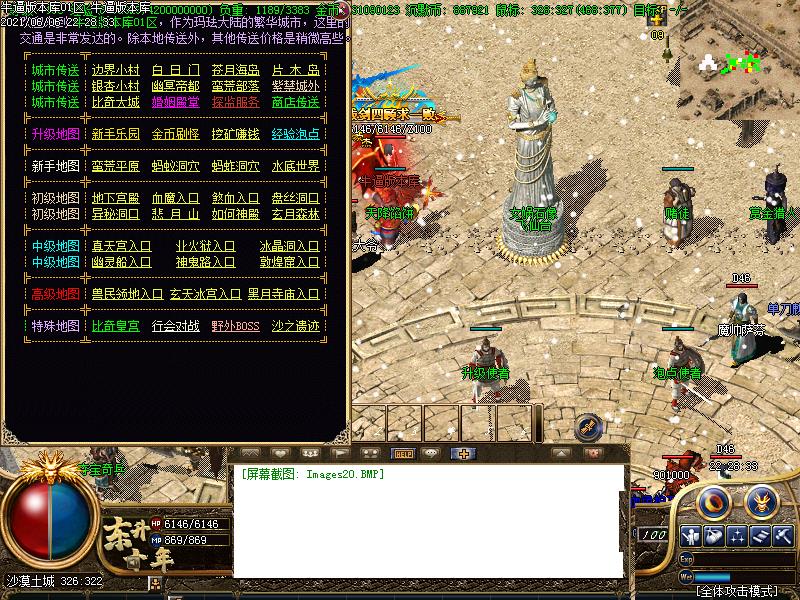Select the 经验泡点 link
The height and width of the screenshot is (600, 800).
tap(295, 134)
